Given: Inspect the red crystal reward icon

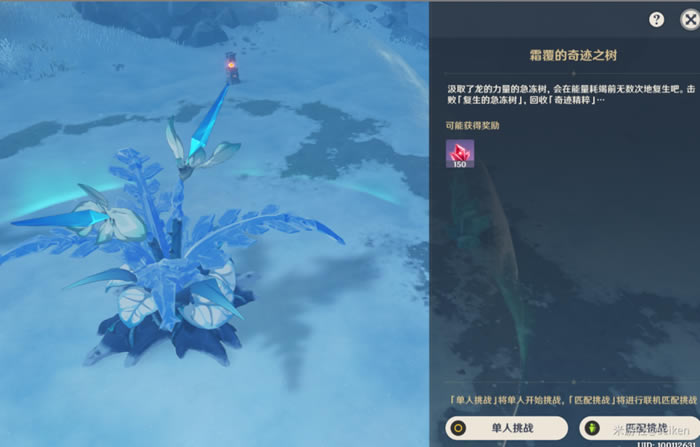Looking at the screenshot, I should point(460,153).
